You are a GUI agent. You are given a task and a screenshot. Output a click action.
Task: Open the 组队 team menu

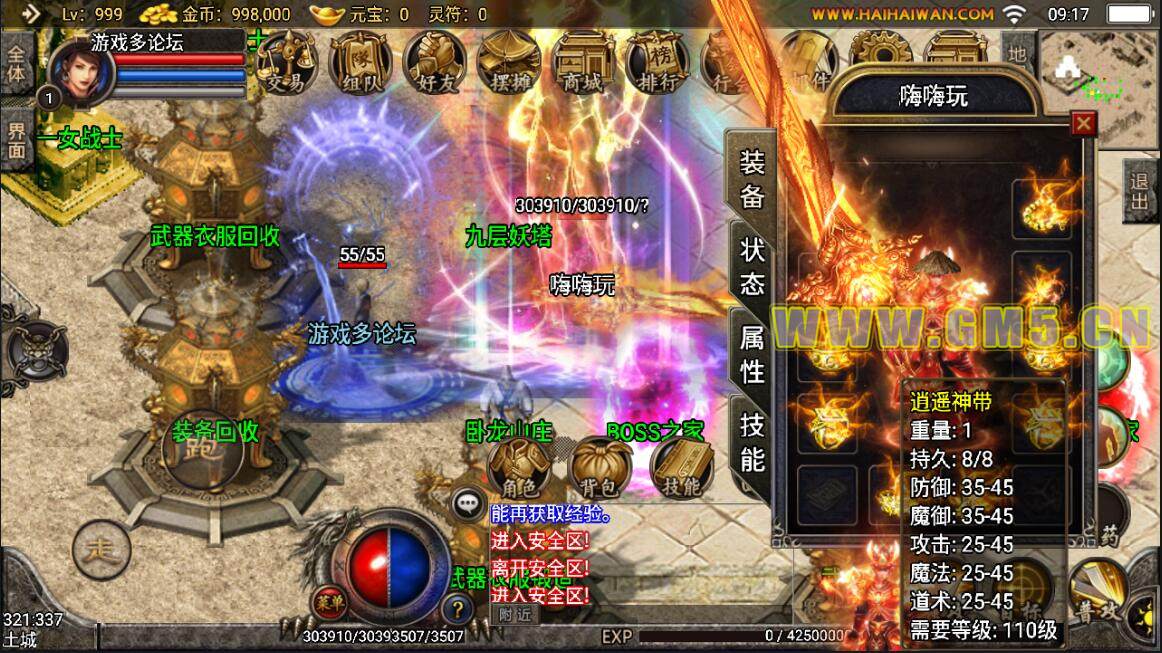[360, 62]
